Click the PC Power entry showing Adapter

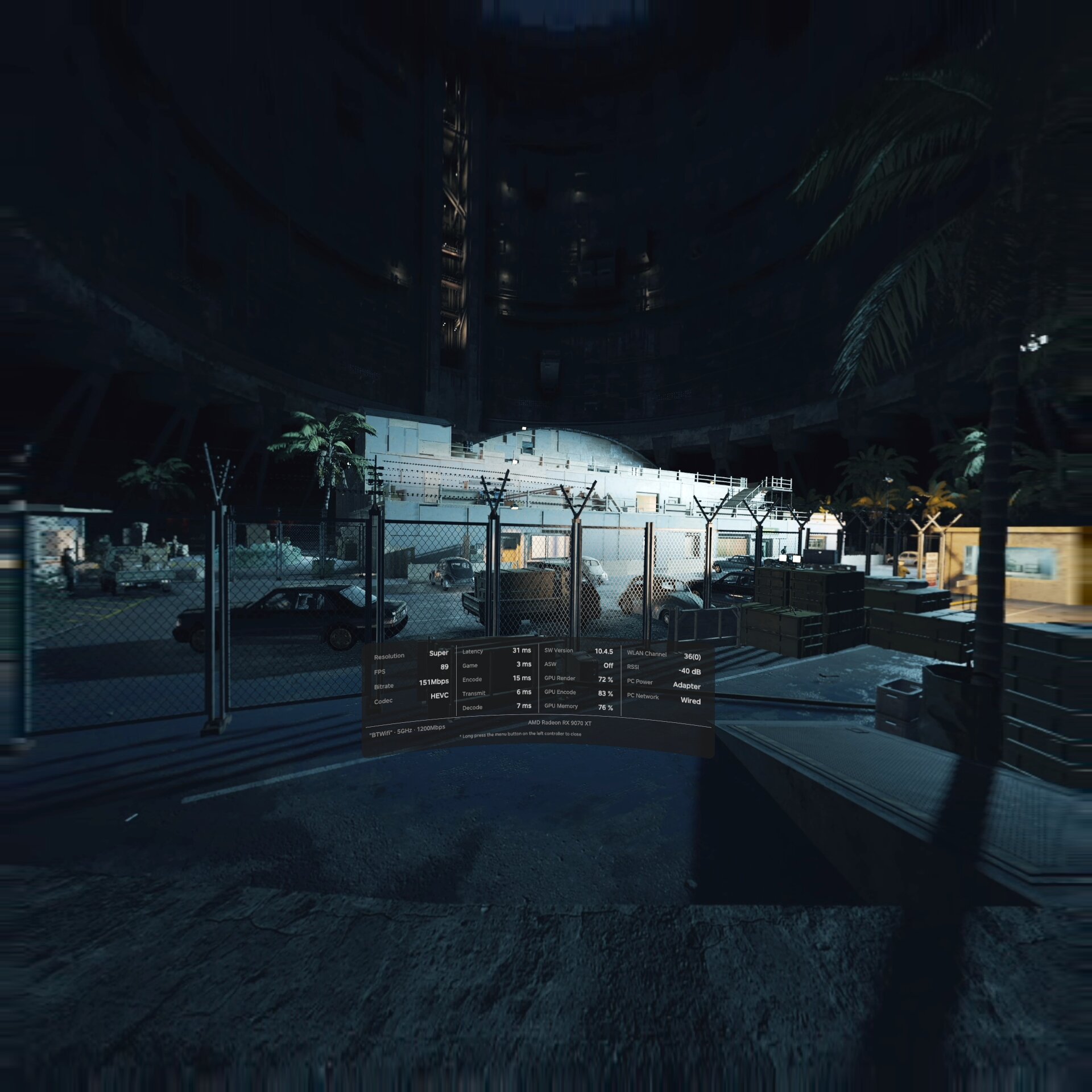click(x=686, y=686)
